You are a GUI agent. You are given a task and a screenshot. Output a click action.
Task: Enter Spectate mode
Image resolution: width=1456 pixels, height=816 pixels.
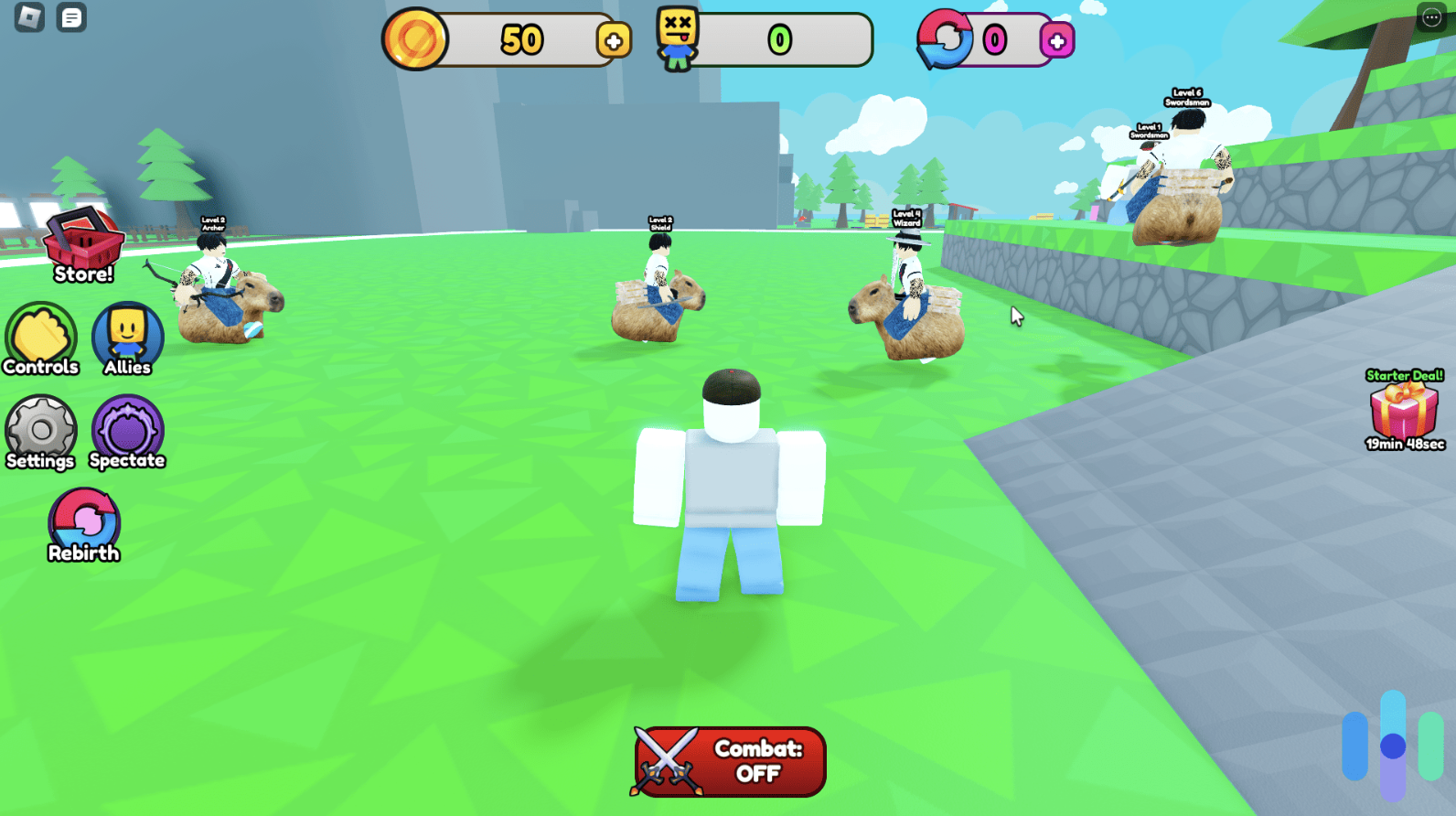tap(128, 433)
